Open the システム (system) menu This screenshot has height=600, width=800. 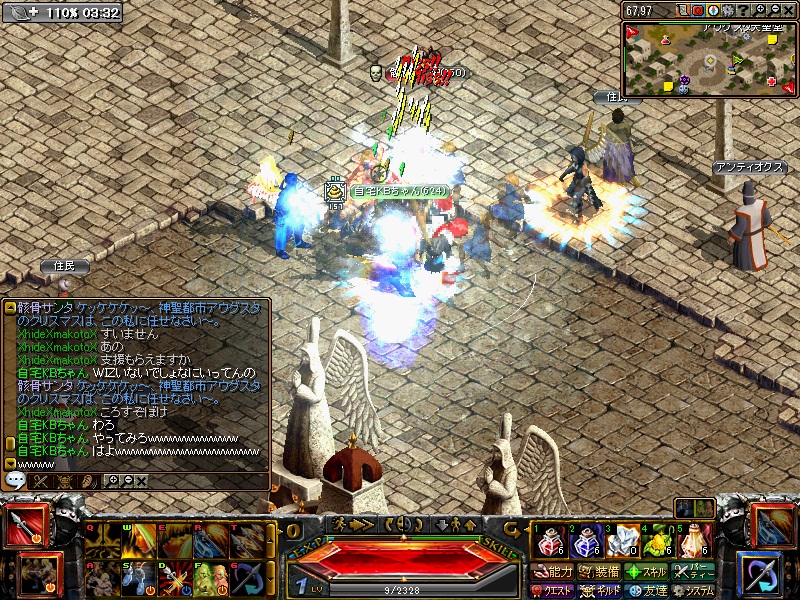point(692,590)
